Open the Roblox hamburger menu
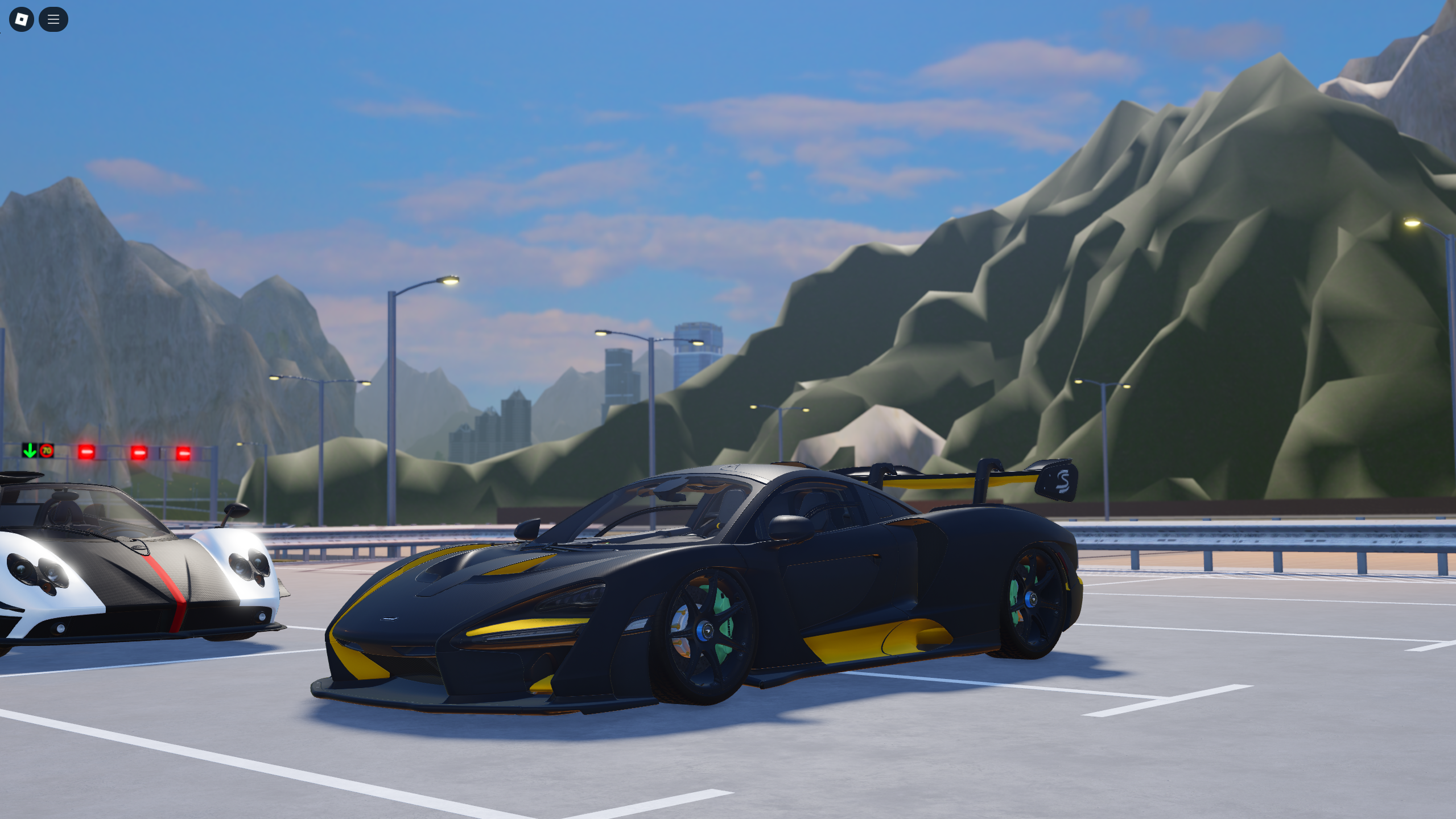The image size is (1456, 819). (53, 19)
